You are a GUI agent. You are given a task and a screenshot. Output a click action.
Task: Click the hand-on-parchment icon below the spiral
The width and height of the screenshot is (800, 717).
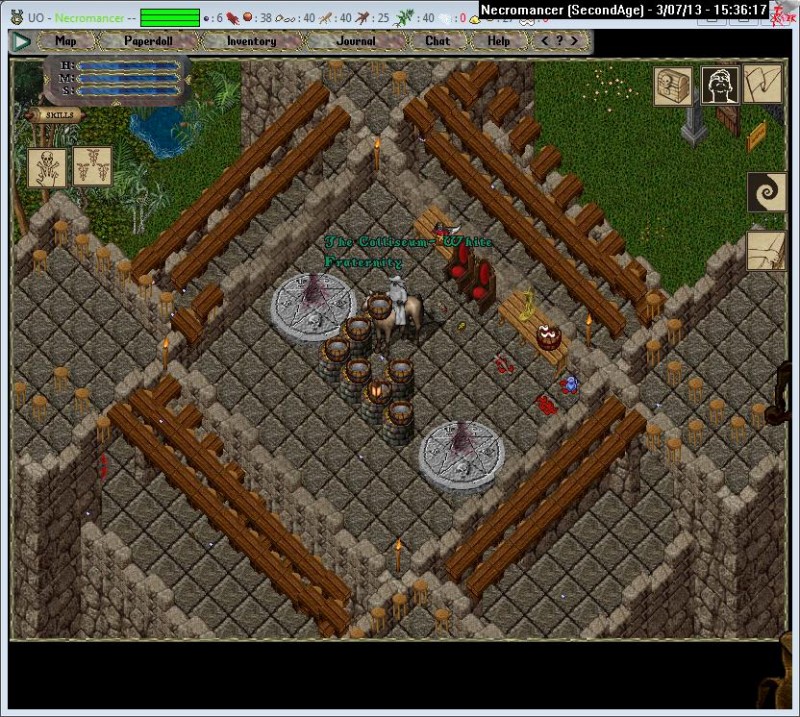(766, 251)
